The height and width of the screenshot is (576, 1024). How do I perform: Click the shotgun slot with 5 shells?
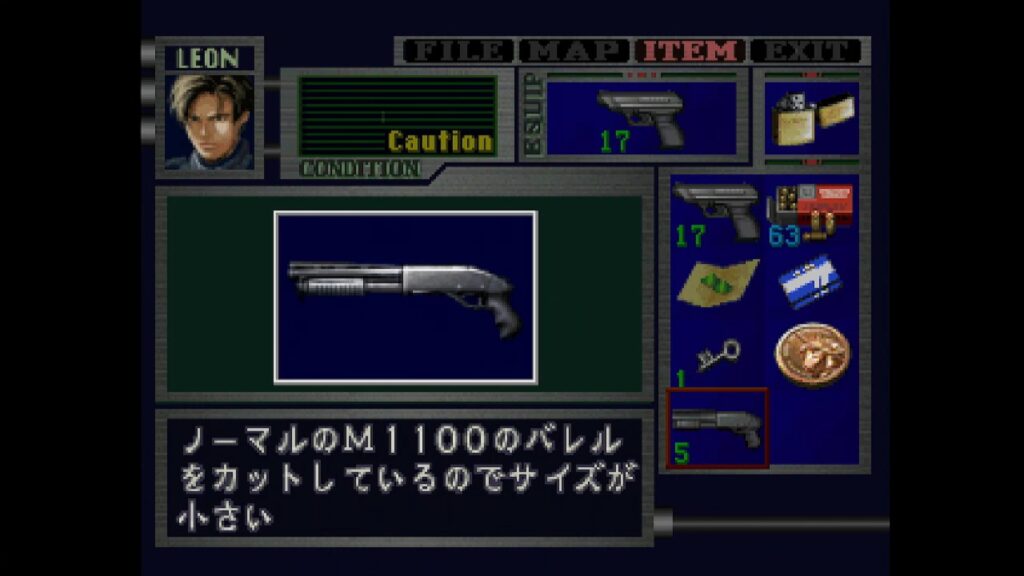coord(717,428)
